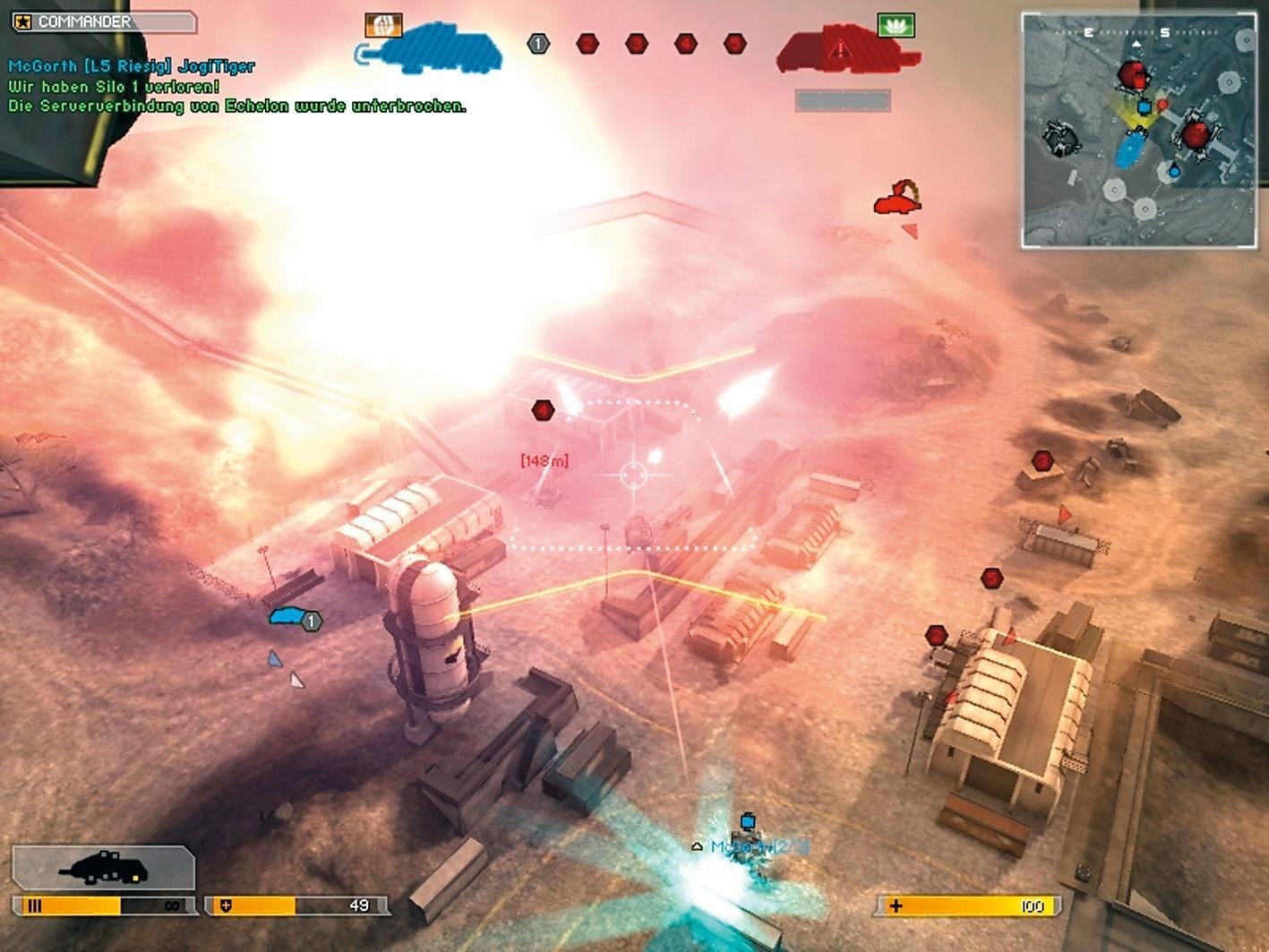Click silo marker 5 beside the road

(992, 577)
